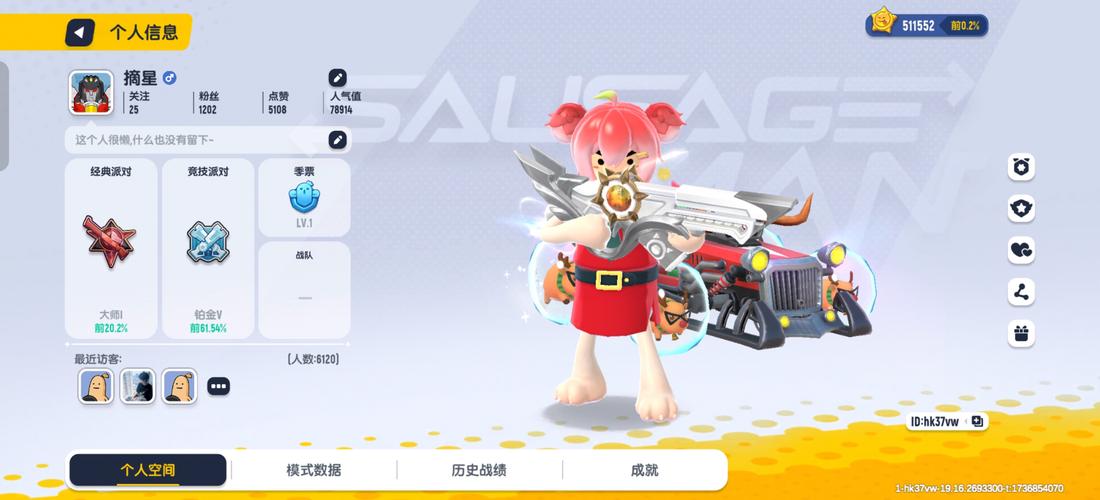Open the 经典派对 rank card
This screenshot has height=500, width=1100.
pos(110,248)
